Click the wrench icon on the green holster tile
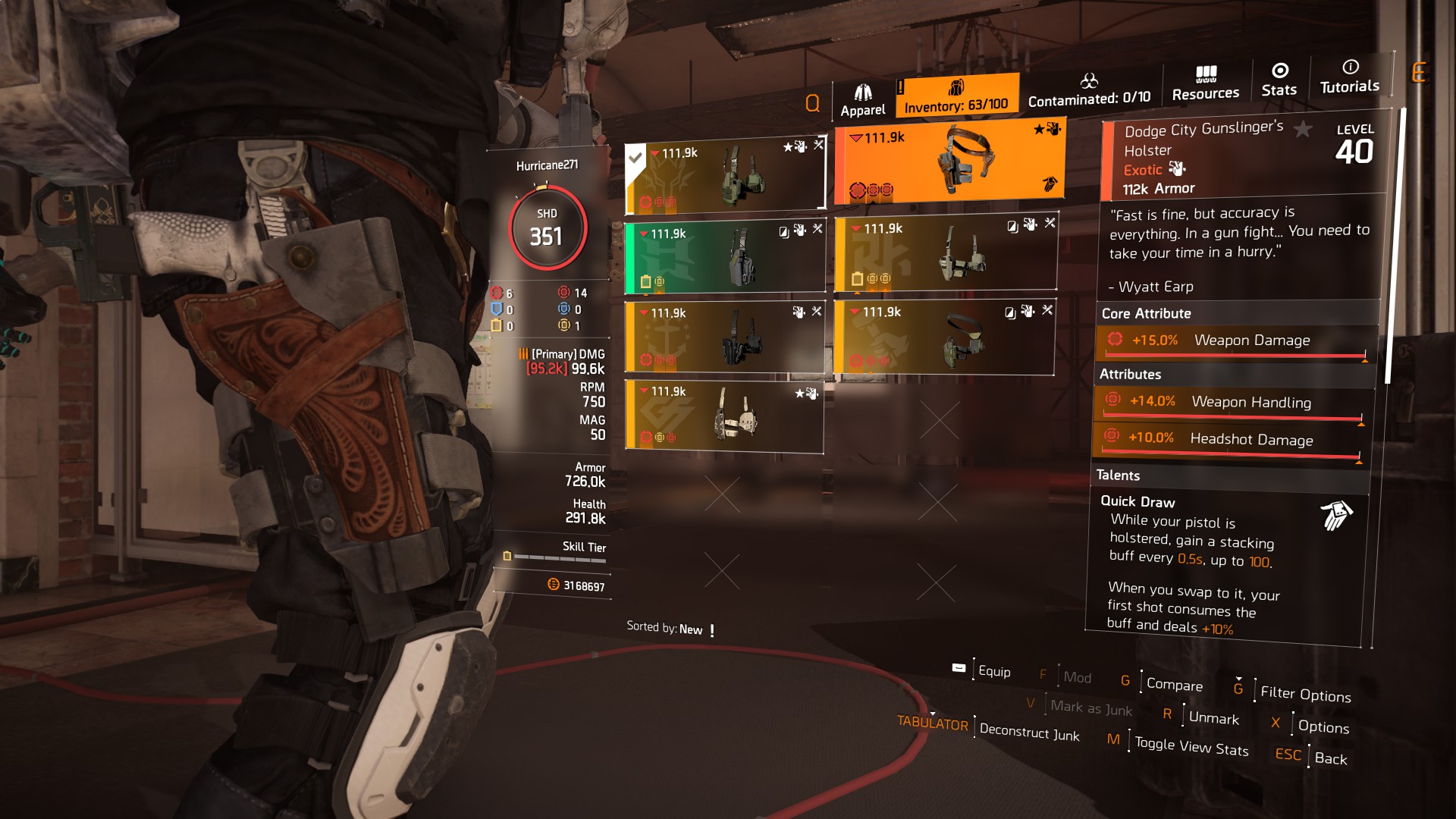 tap(817, 227)
